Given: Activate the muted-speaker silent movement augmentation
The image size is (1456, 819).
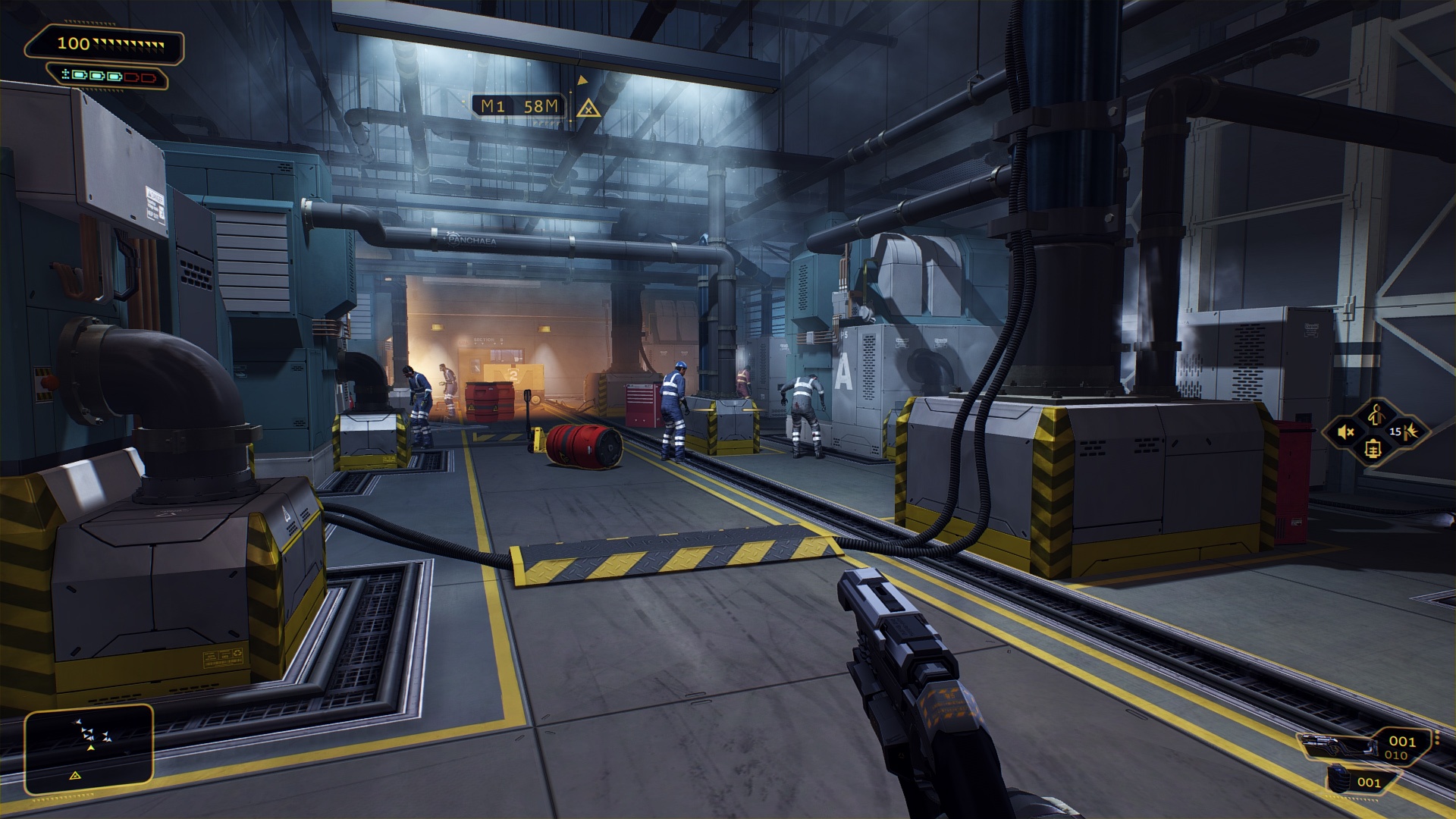Looking at the screenshot, I should click(x=1347, y=432).
